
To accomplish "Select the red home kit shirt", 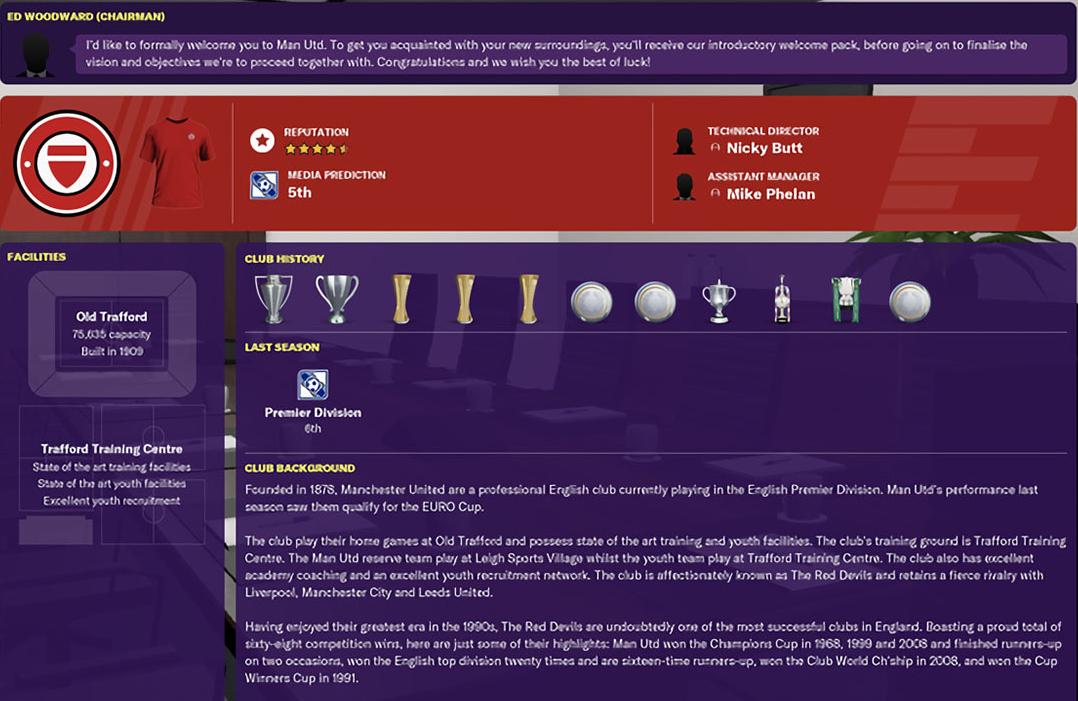I will click(x=176, y=162).
